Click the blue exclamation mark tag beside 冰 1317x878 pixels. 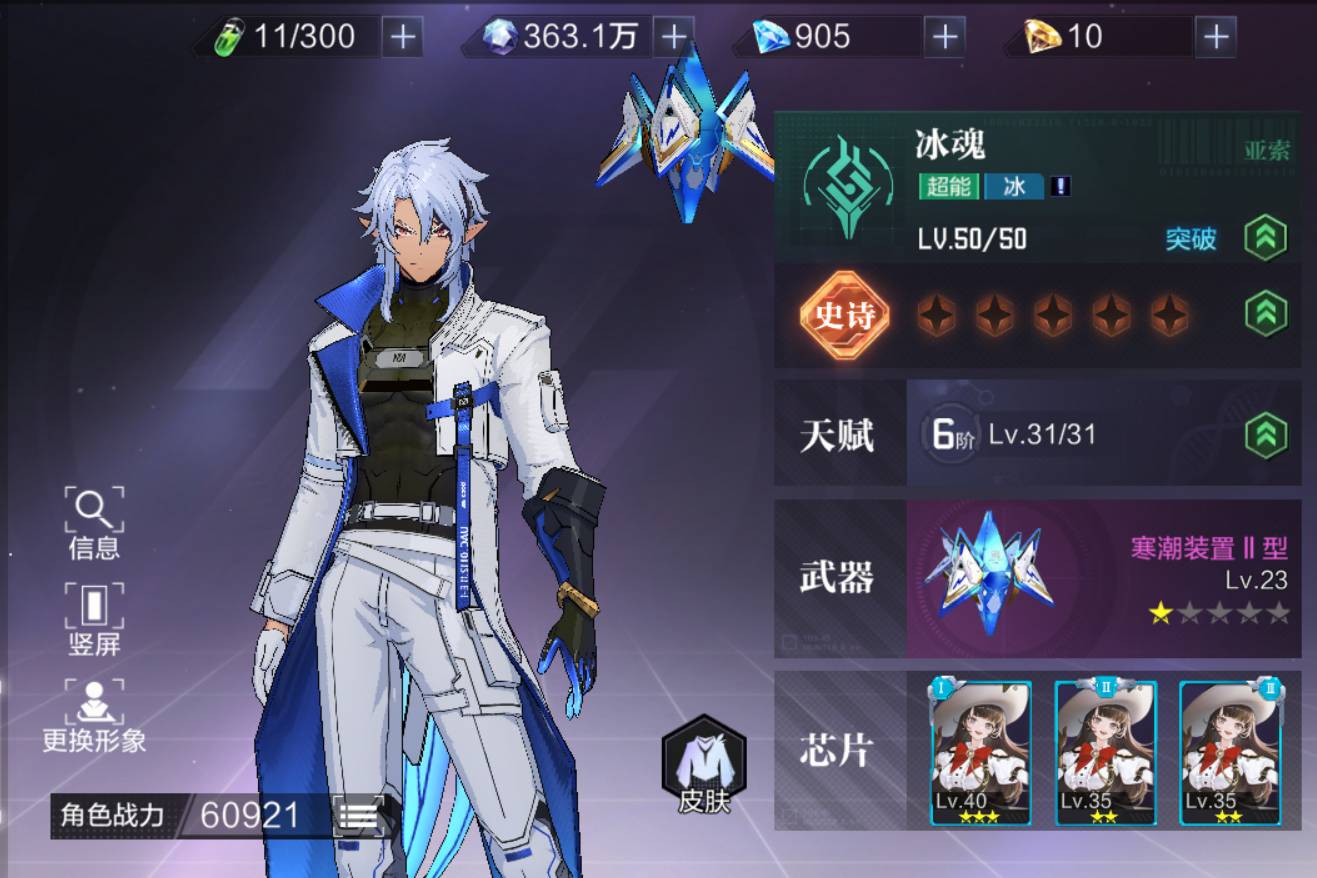click(1060, 186)
